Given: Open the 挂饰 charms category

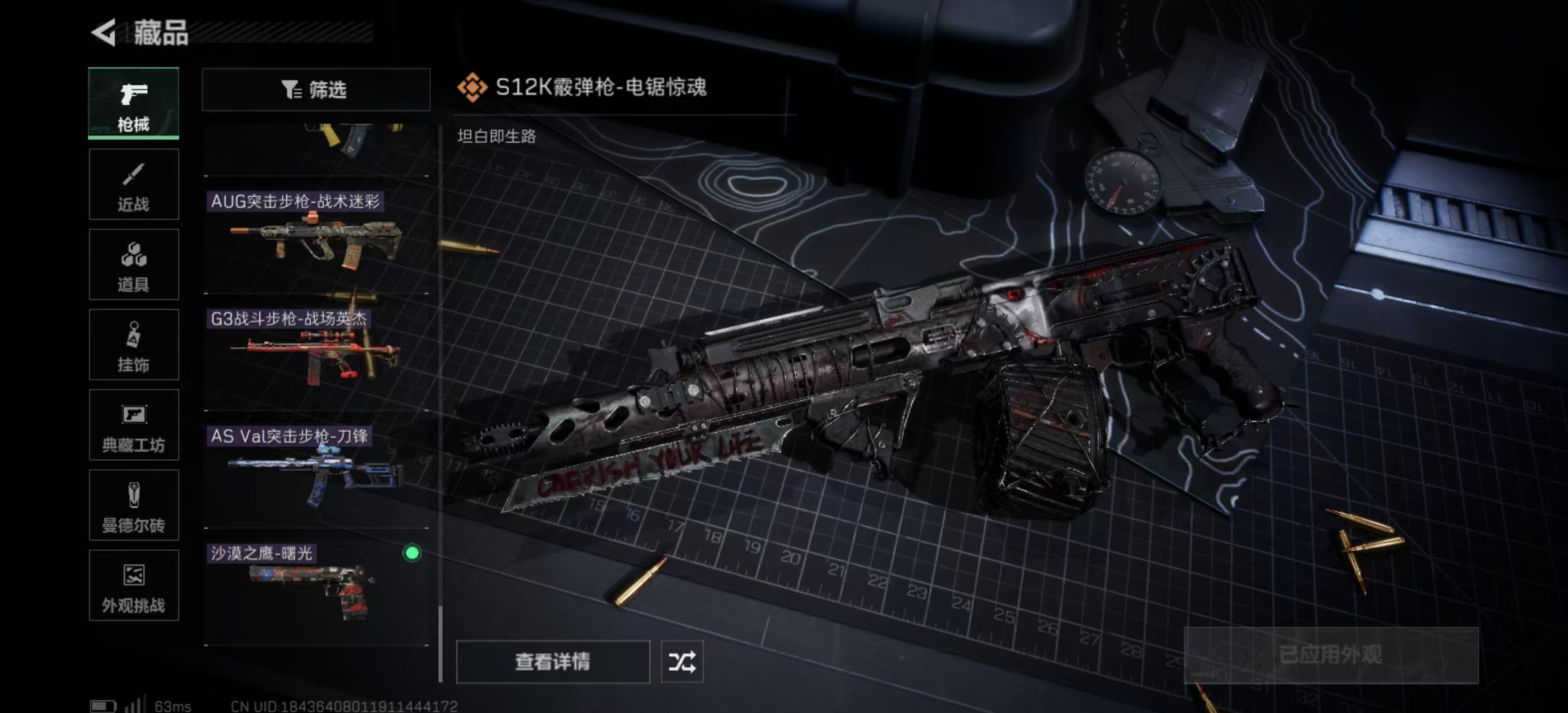Looking at the screenshot, I should (133, 345).
